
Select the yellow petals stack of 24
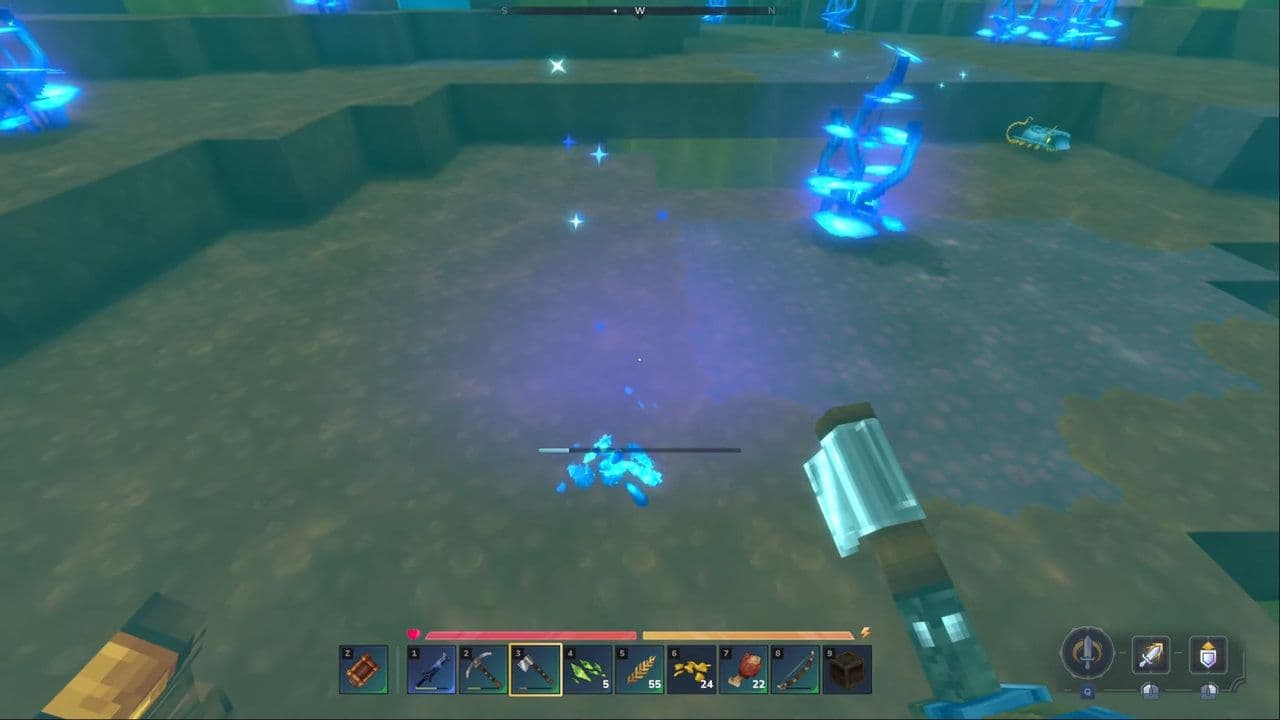point(691,669)
